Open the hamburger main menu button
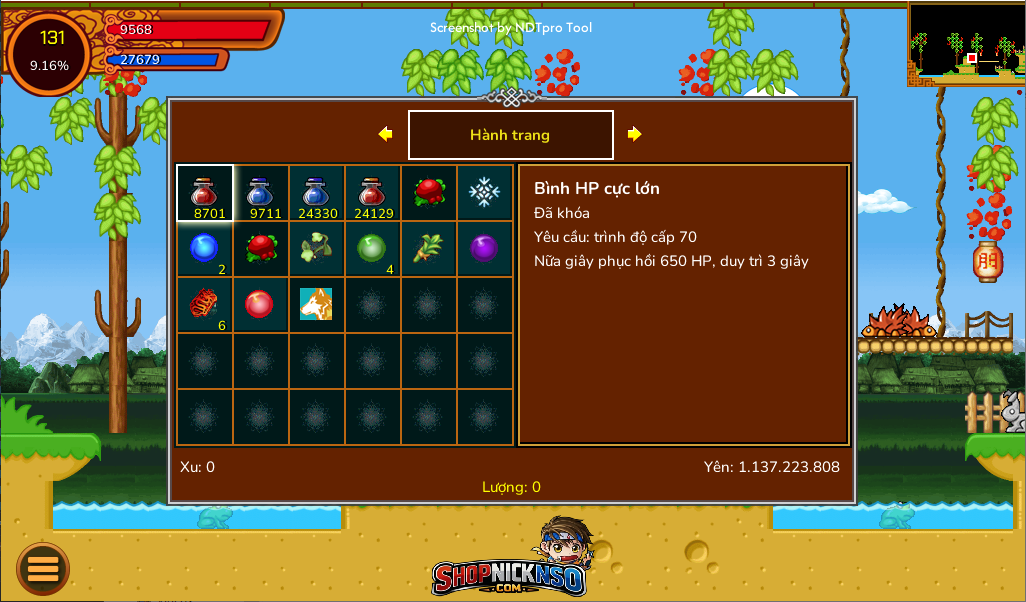 pos(43,568)
